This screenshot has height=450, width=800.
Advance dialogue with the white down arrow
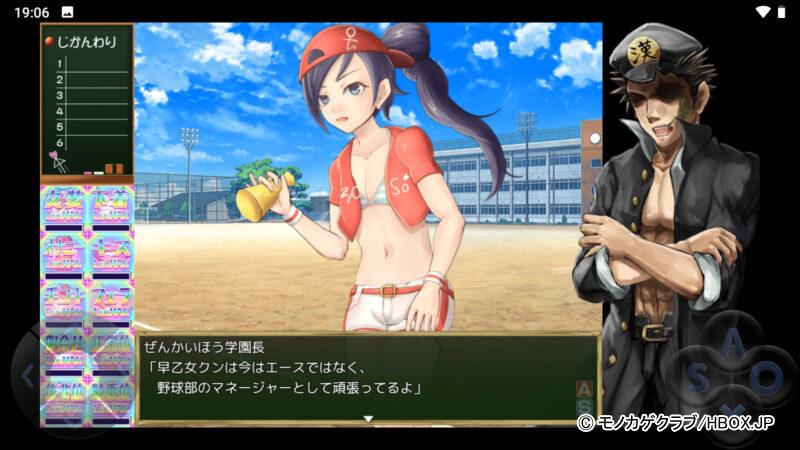368,418
